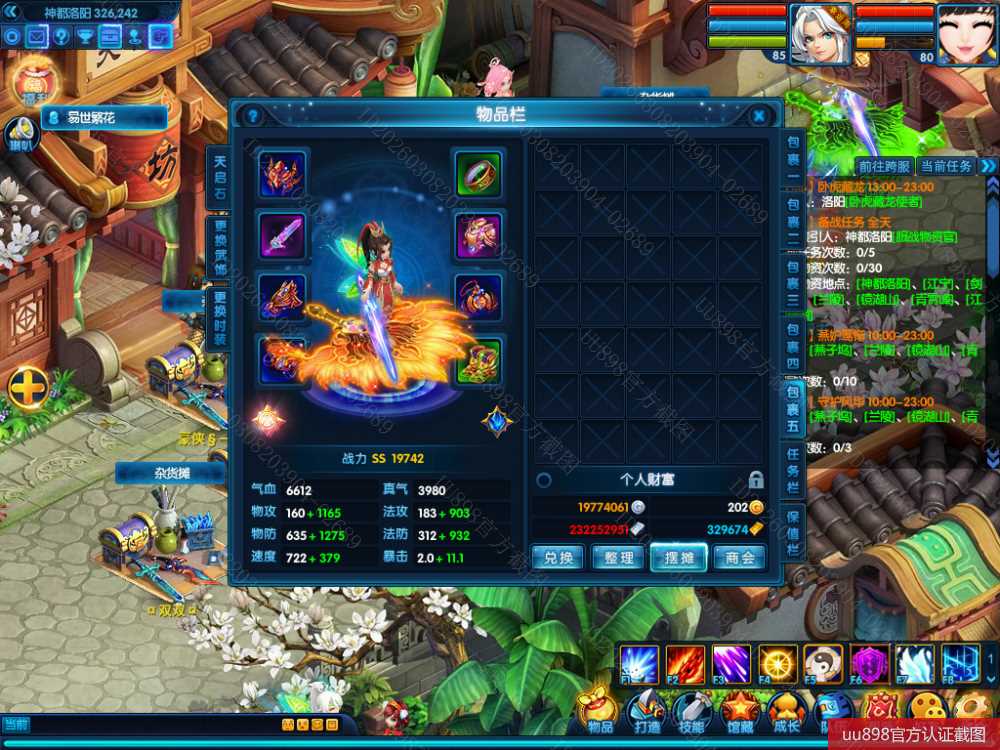Open the 天启石 side tab
This screenshot has height=750, width=1000.
(x=220, y=177)
